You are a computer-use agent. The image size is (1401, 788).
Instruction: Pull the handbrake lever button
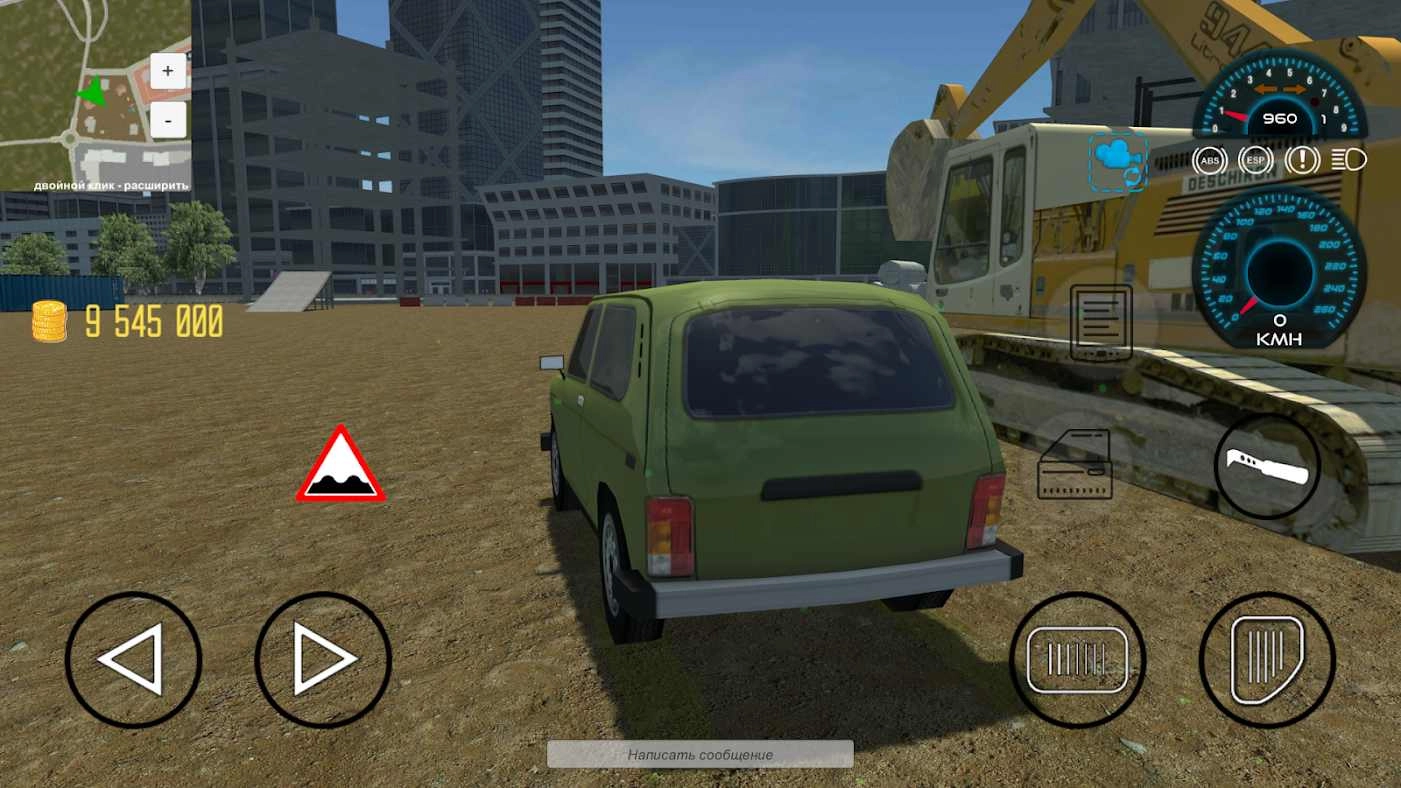pyautogui.click(x=1267, y=467)
